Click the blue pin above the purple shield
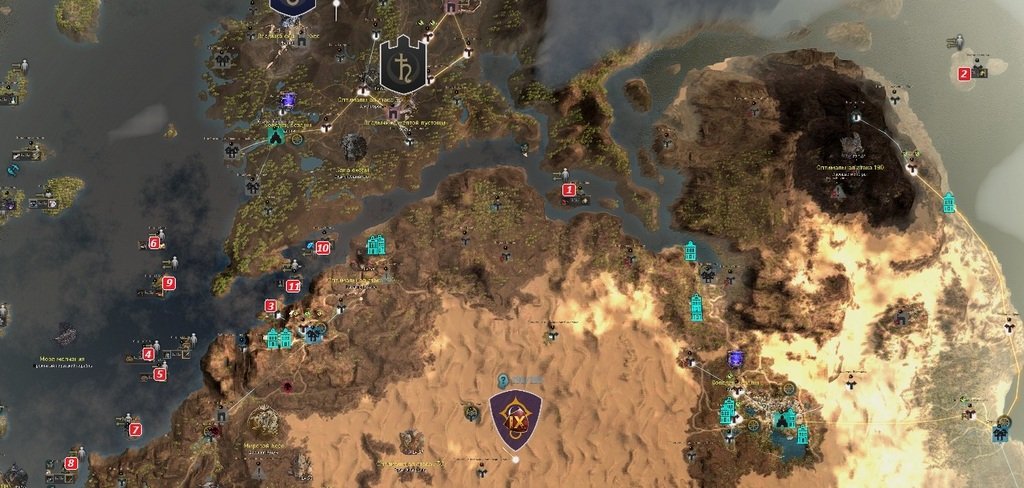 pyautogui.click(x=504, y=380)
